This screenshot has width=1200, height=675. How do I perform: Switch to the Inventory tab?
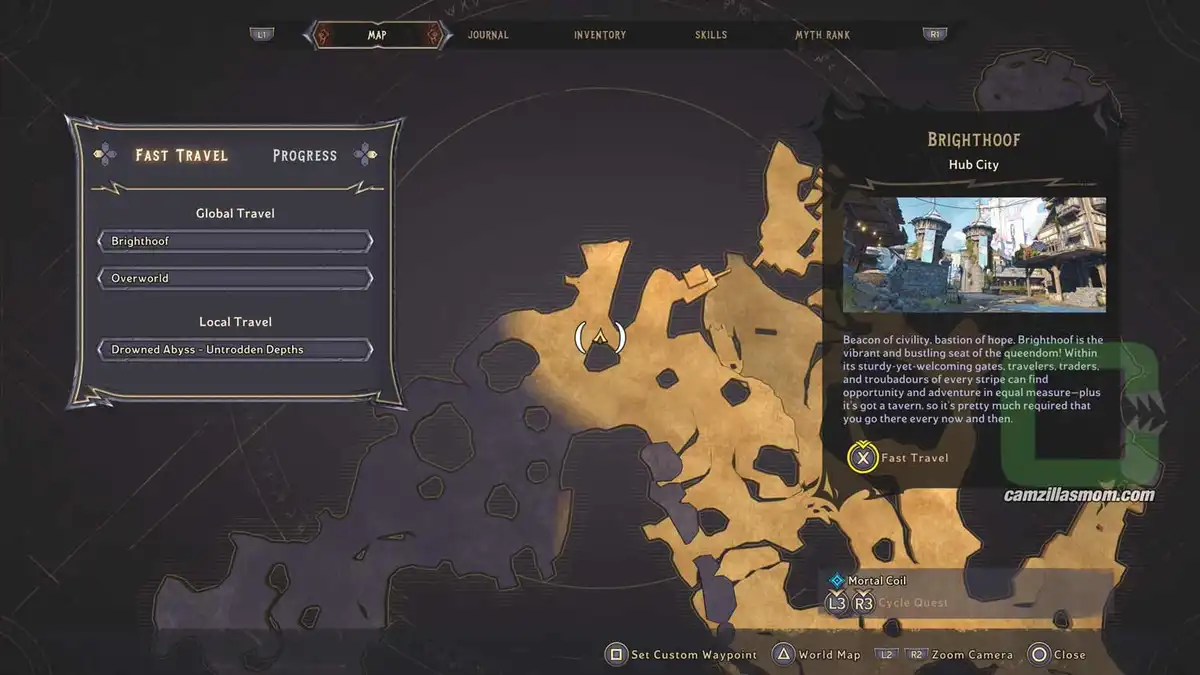tap(600, 35)
